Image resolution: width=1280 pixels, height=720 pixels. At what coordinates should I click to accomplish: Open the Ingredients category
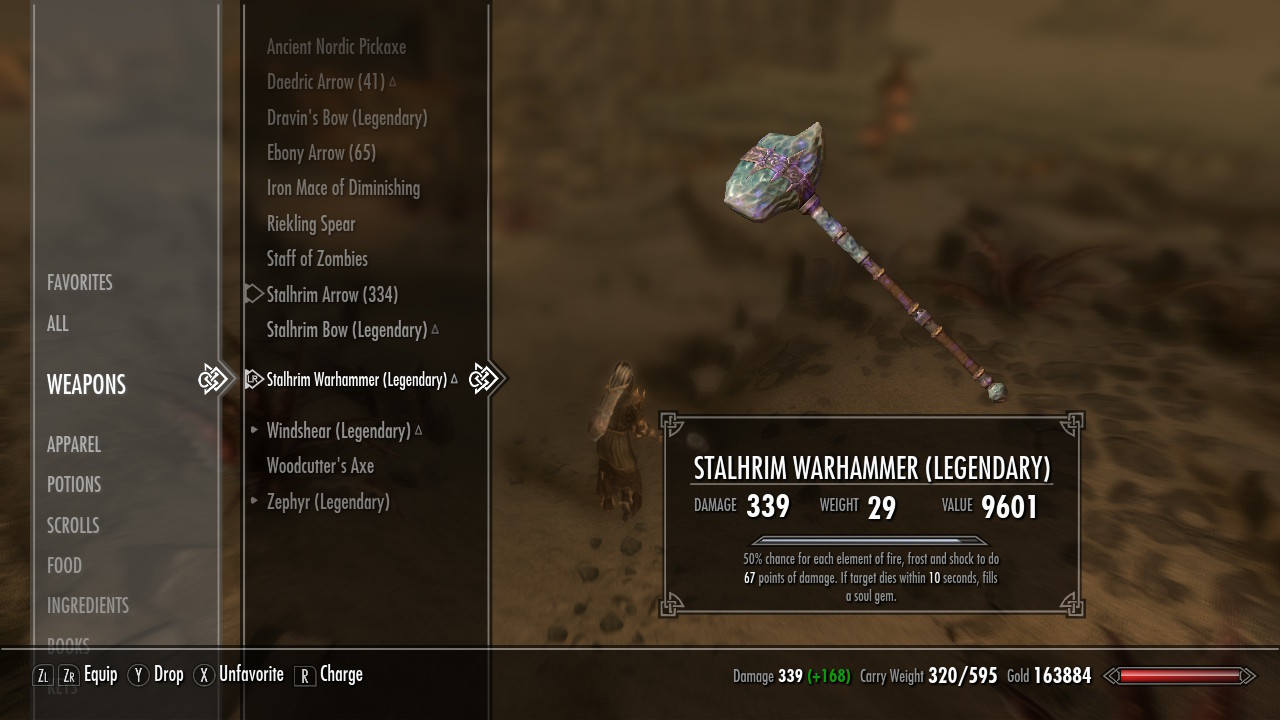(88, 606)
